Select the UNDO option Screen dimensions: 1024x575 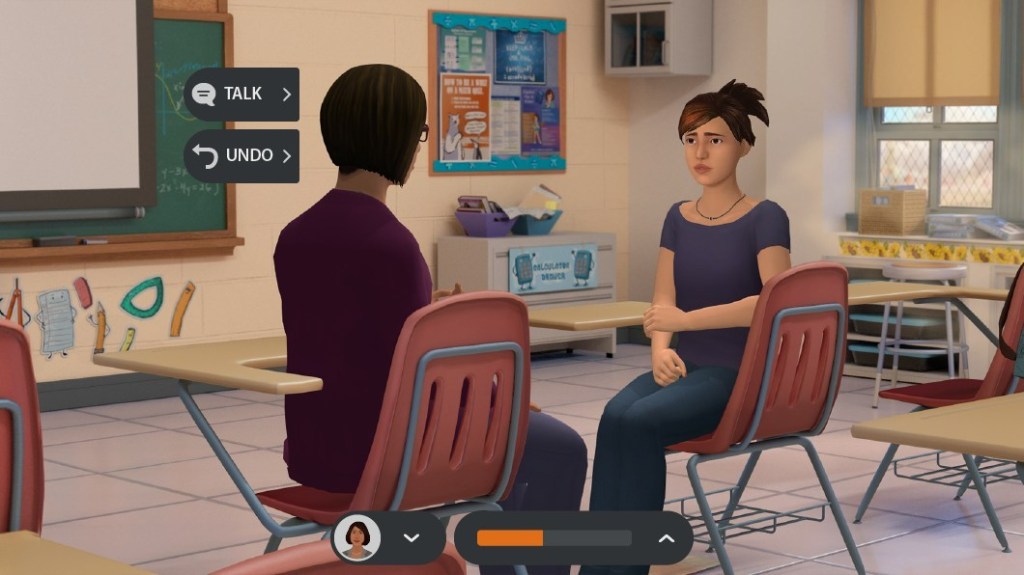[241, 156]
